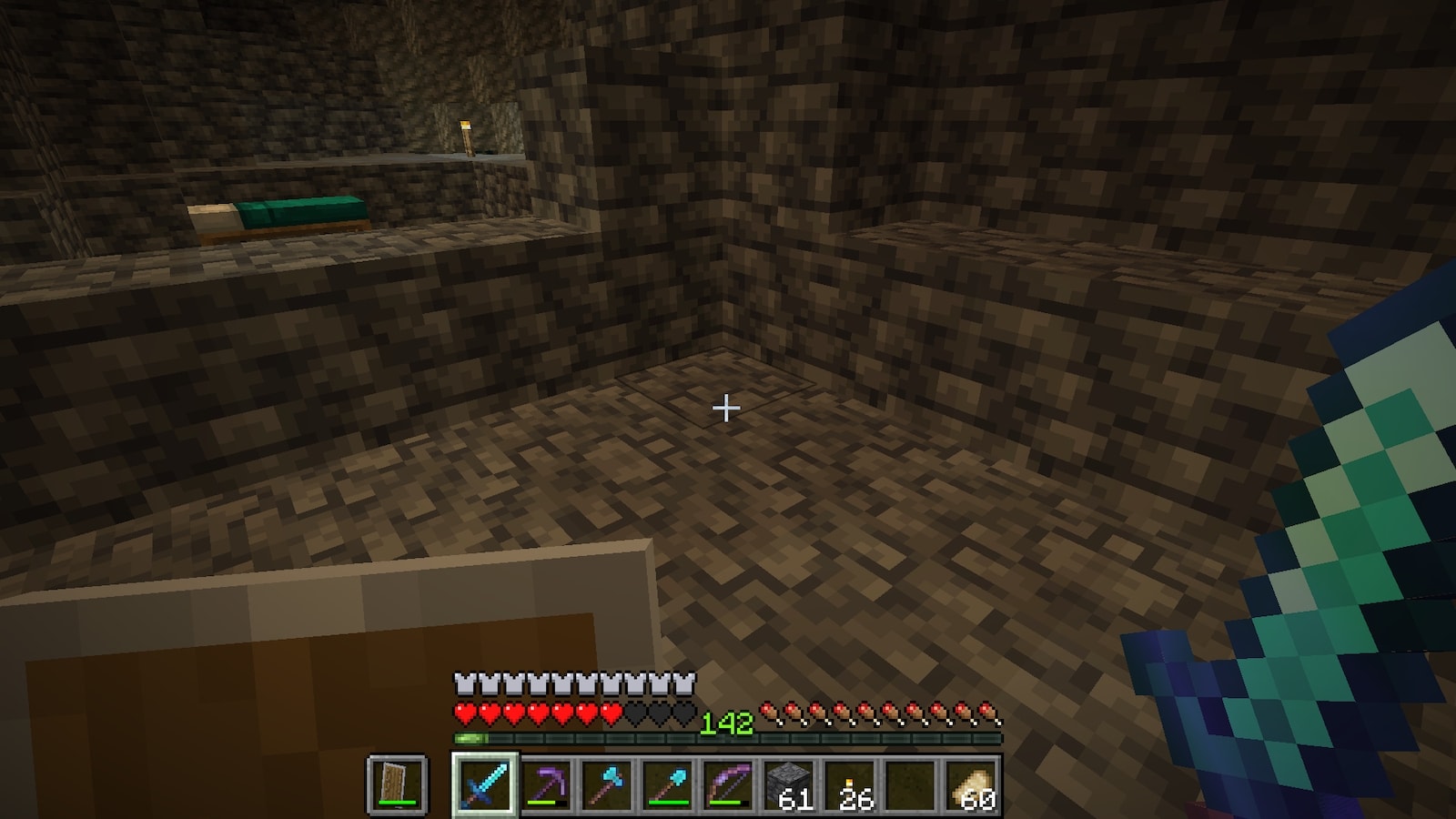This screenshot has height=819, width=1456.
Task: Select the diamond sword hotbar slot
Action: coord(484,784)
